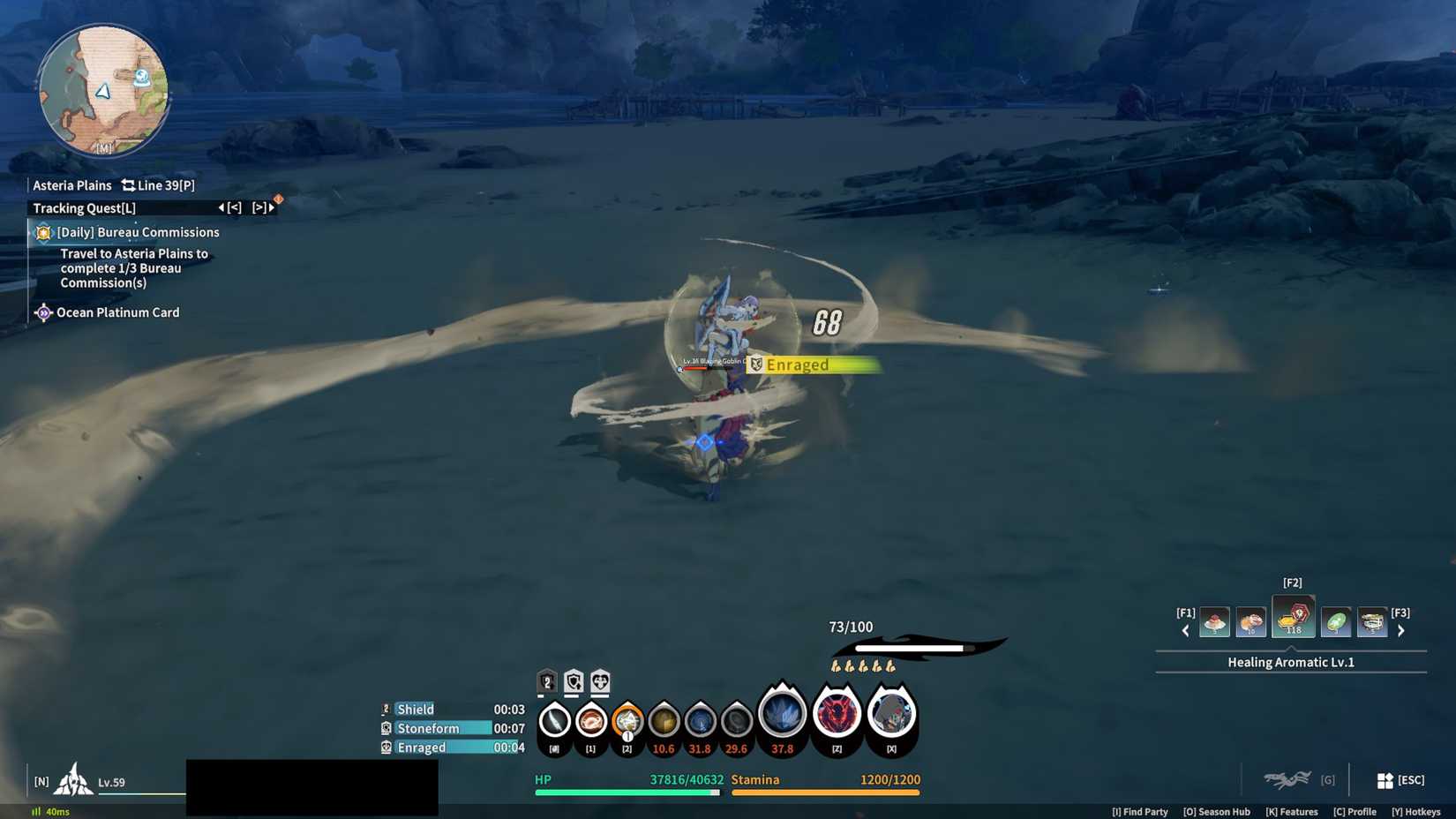Click the Stoneform buff icon
1456x819 pixels.
click(x=386, y=728)
